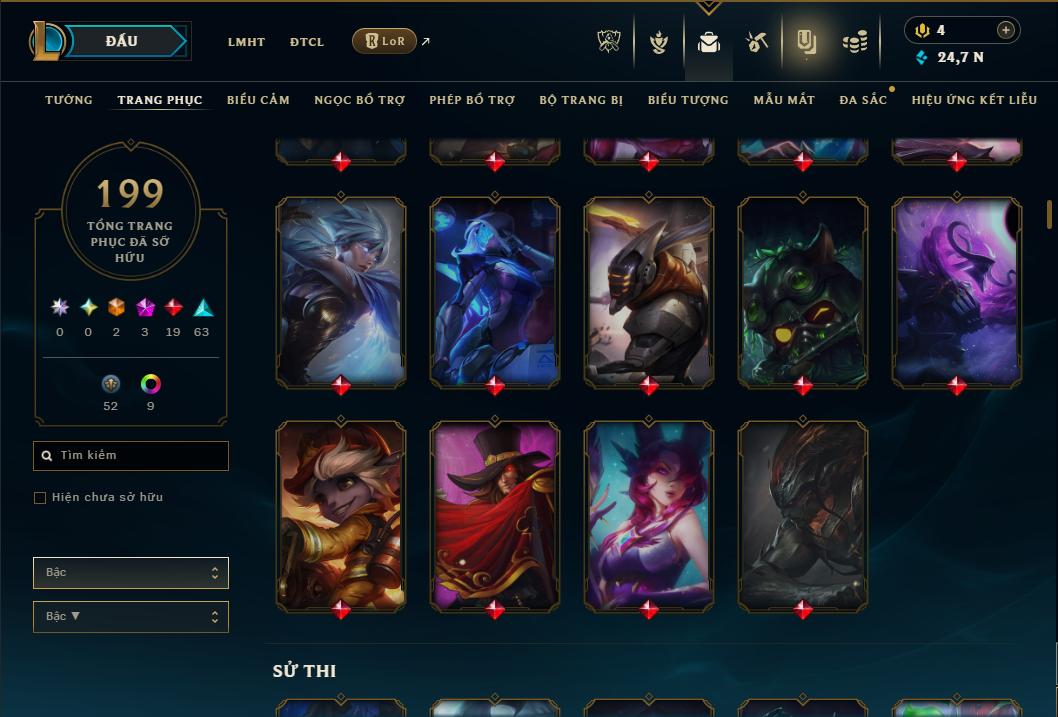
Task: Add currency with the plus button
Action: coord(1006,31)
